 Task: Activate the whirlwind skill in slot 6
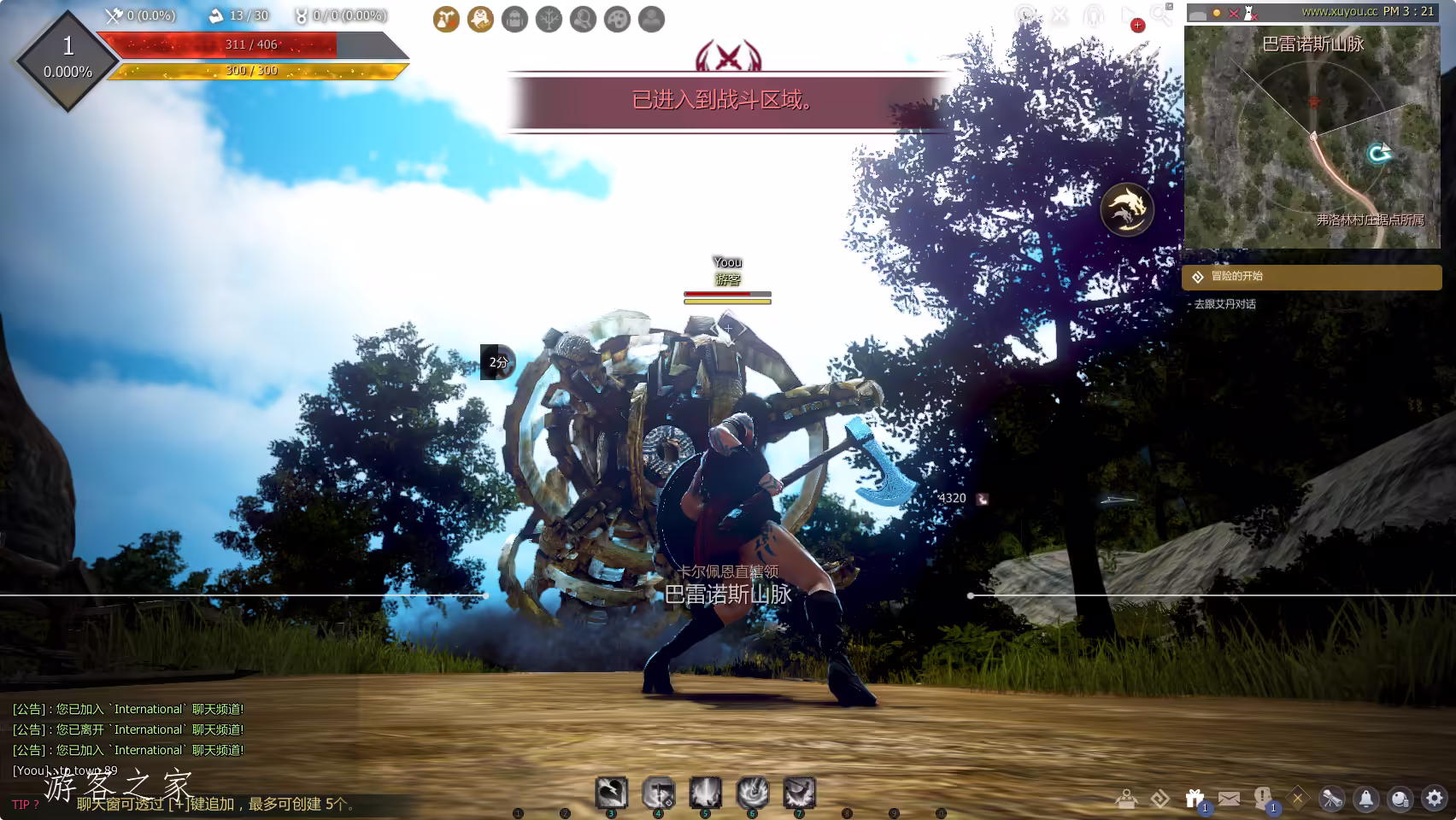click(753, 793)
